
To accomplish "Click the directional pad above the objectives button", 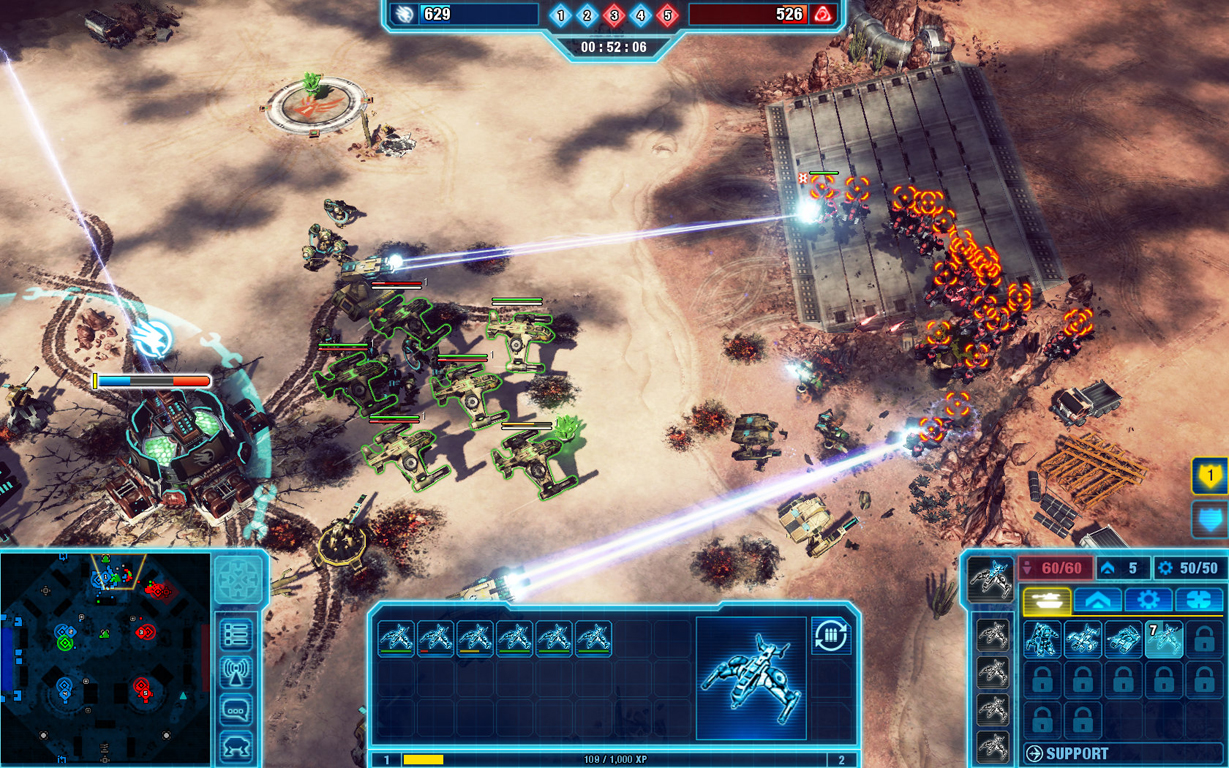I will (x=239, y=580).
